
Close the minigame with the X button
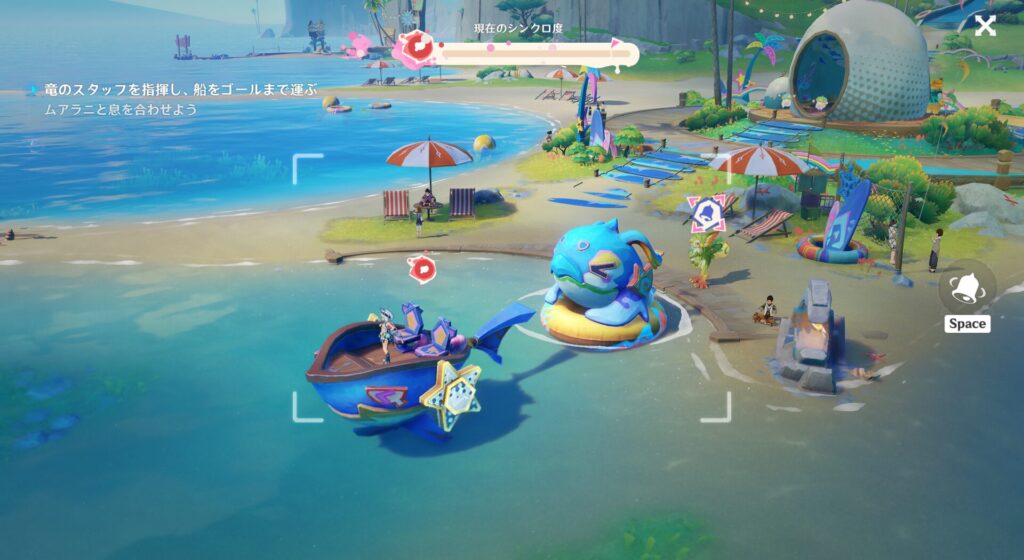pyautogui.click(x=985, y=26)
